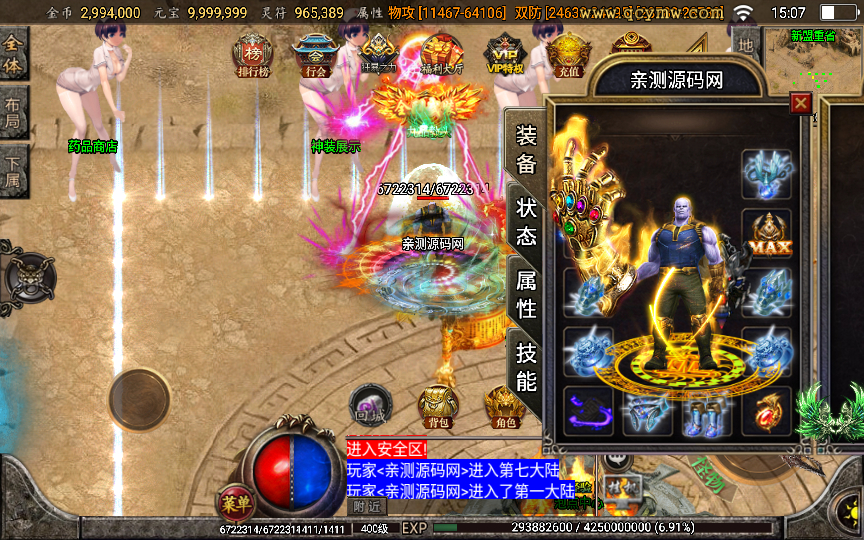Open the 充值 recharge shop
The image size is (864, 540).
(567, 55)
